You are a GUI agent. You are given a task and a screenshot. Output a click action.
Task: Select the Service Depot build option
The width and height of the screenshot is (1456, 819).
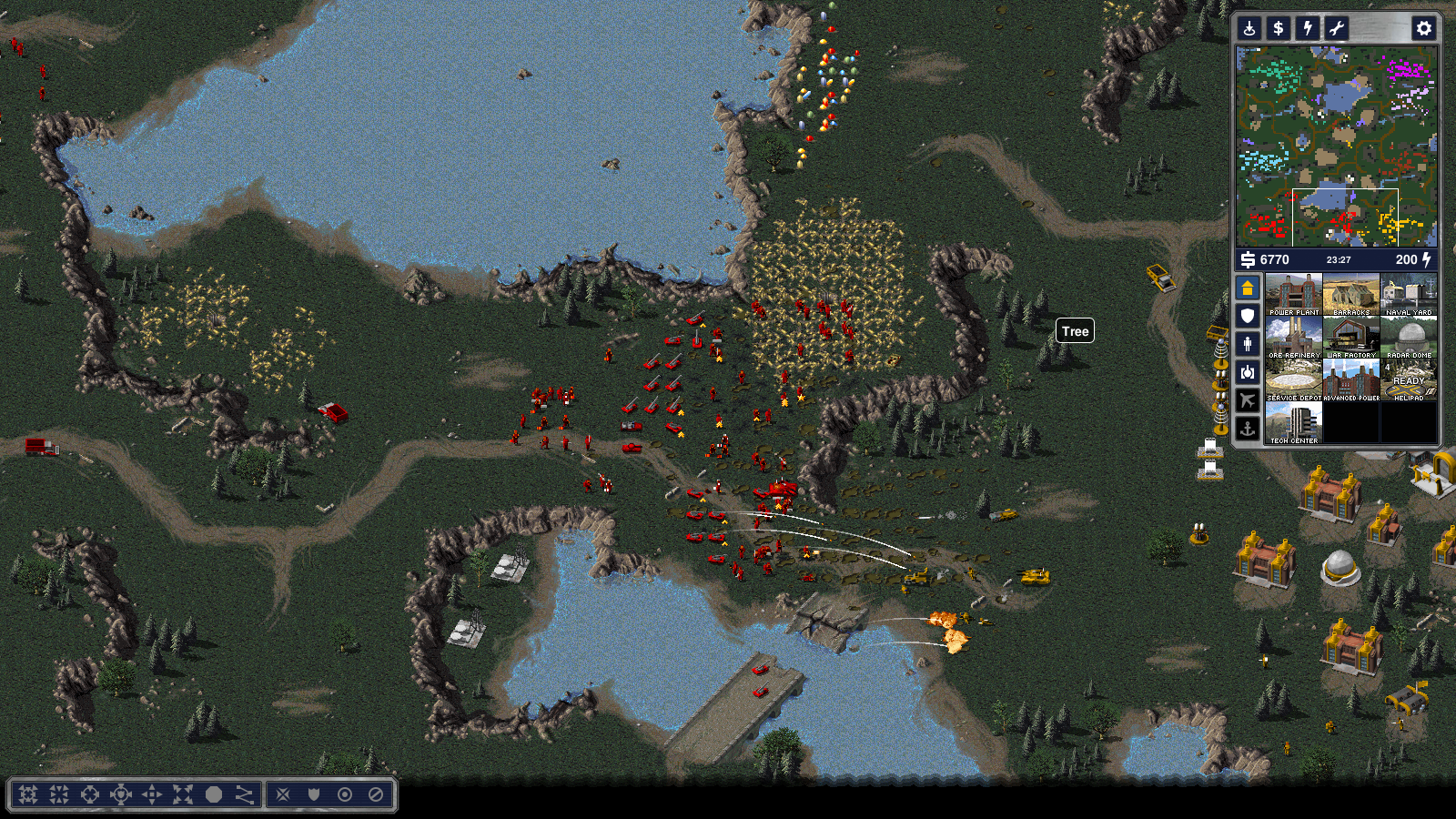(1293, 379)
